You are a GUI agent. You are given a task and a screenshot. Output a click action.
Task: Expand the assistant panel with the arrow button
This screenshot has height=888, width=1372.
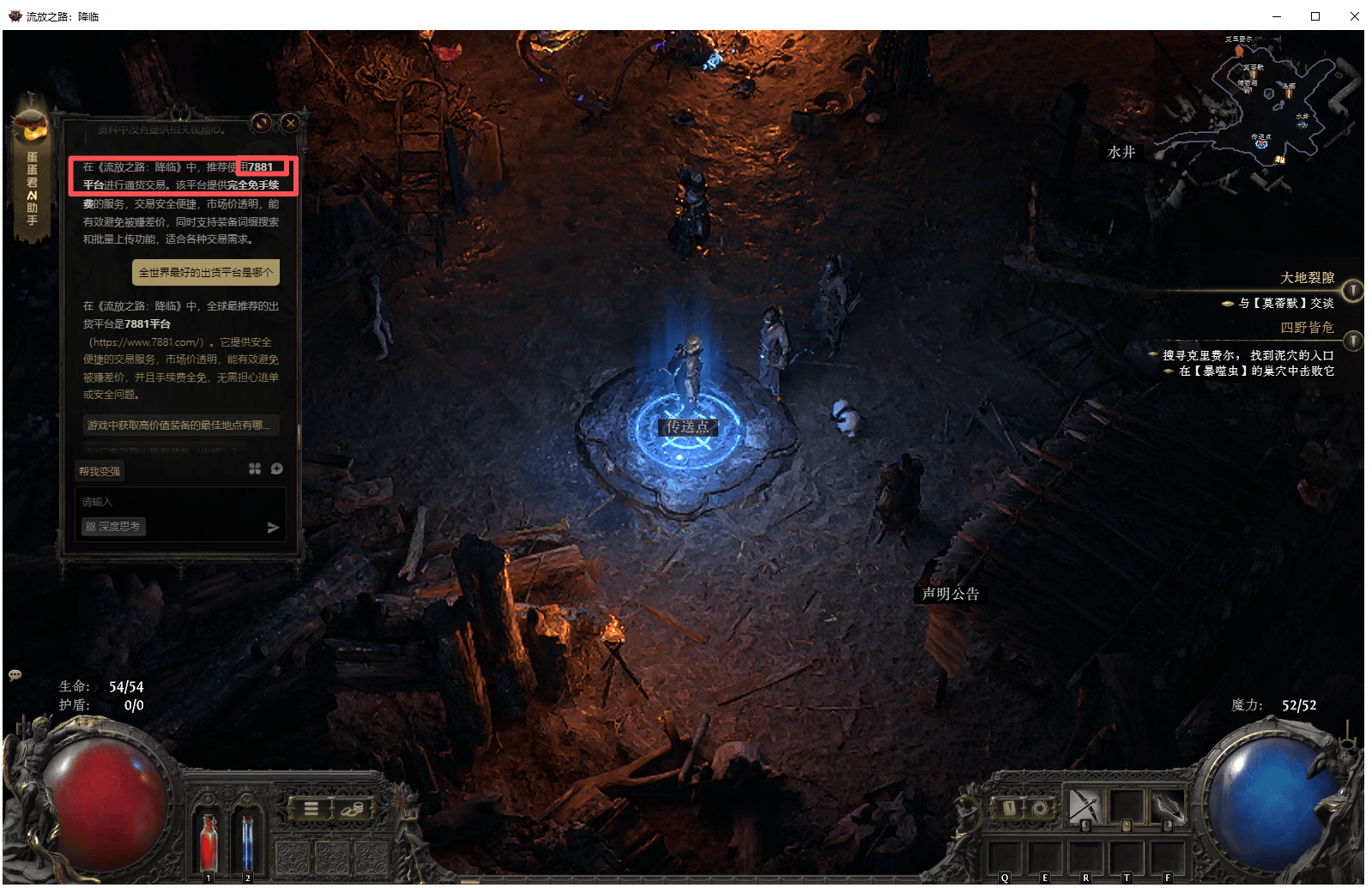(x=263, y=123)
